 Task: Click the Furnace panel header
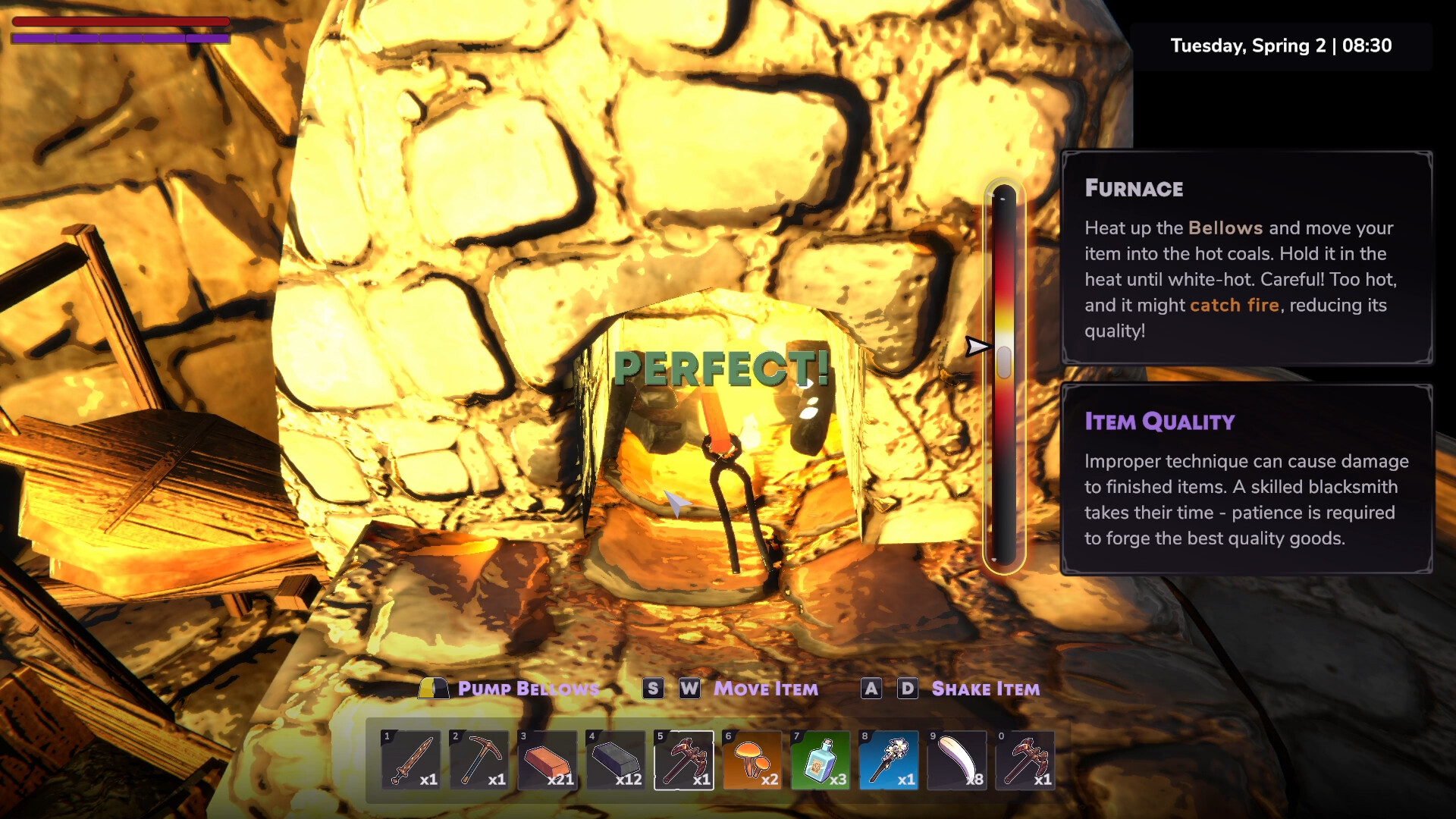coord(1134,188)
